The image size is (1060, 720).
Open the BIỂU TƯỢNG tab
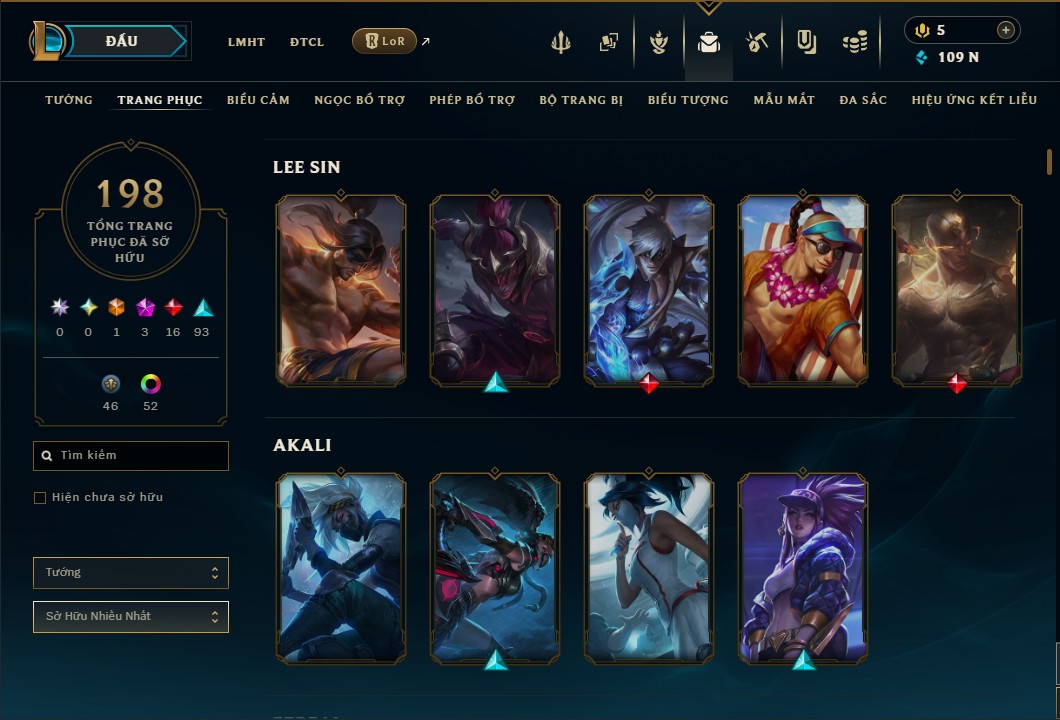pyautogui.click(x=688, y=100)
